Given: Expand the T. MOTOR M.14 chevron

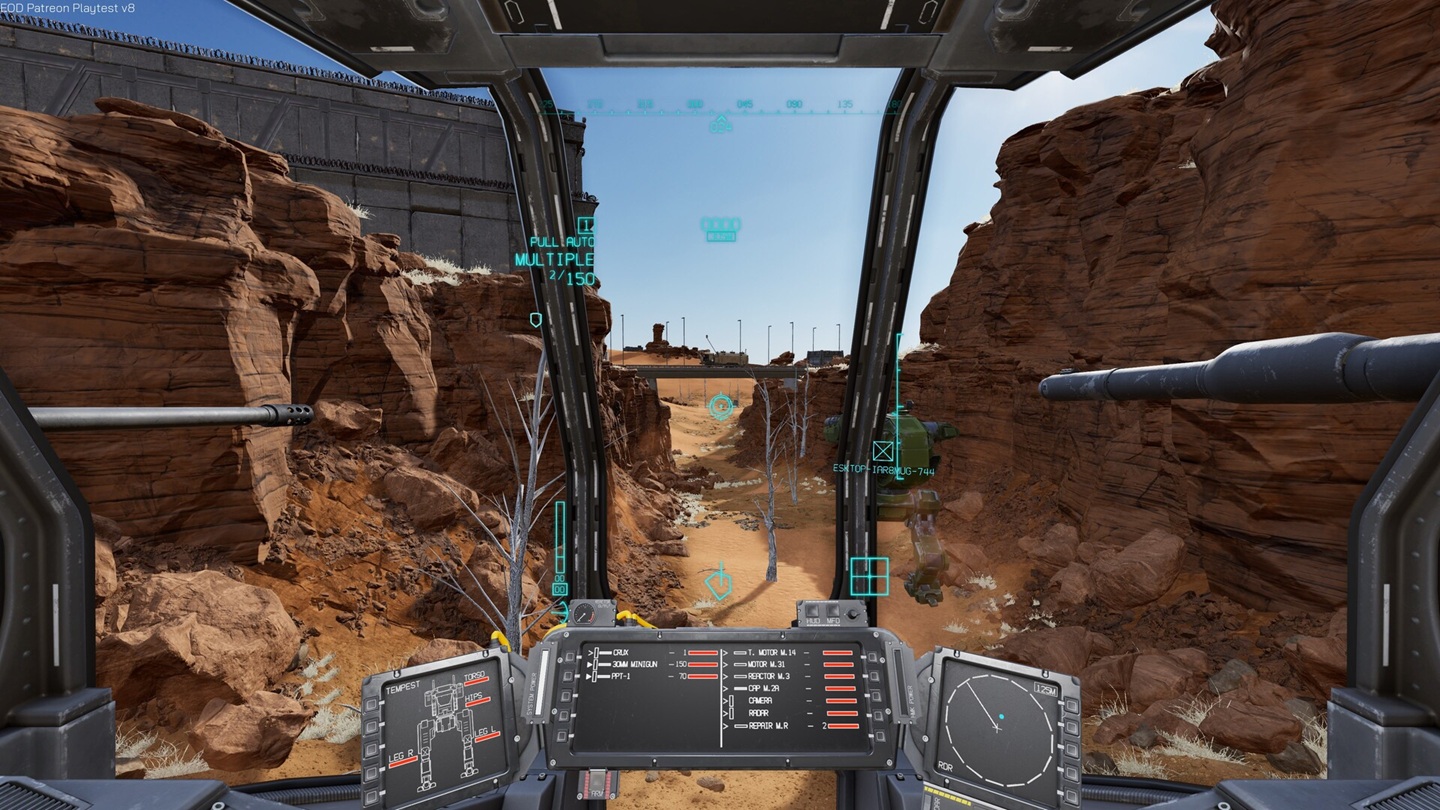Looking at the screenshot, I should pyautogui.click(x=725, y=652).
